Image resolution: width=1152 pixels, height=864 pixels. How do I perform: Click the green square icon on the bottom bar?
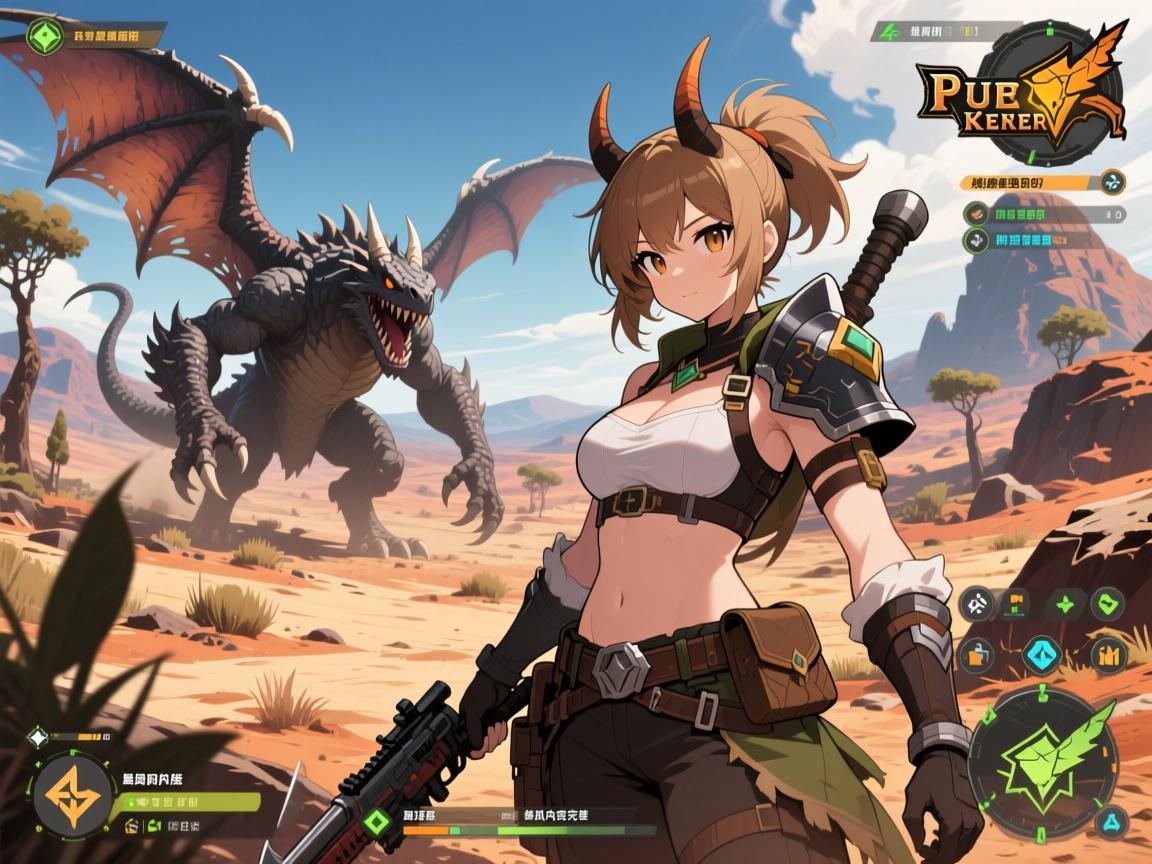377,822
